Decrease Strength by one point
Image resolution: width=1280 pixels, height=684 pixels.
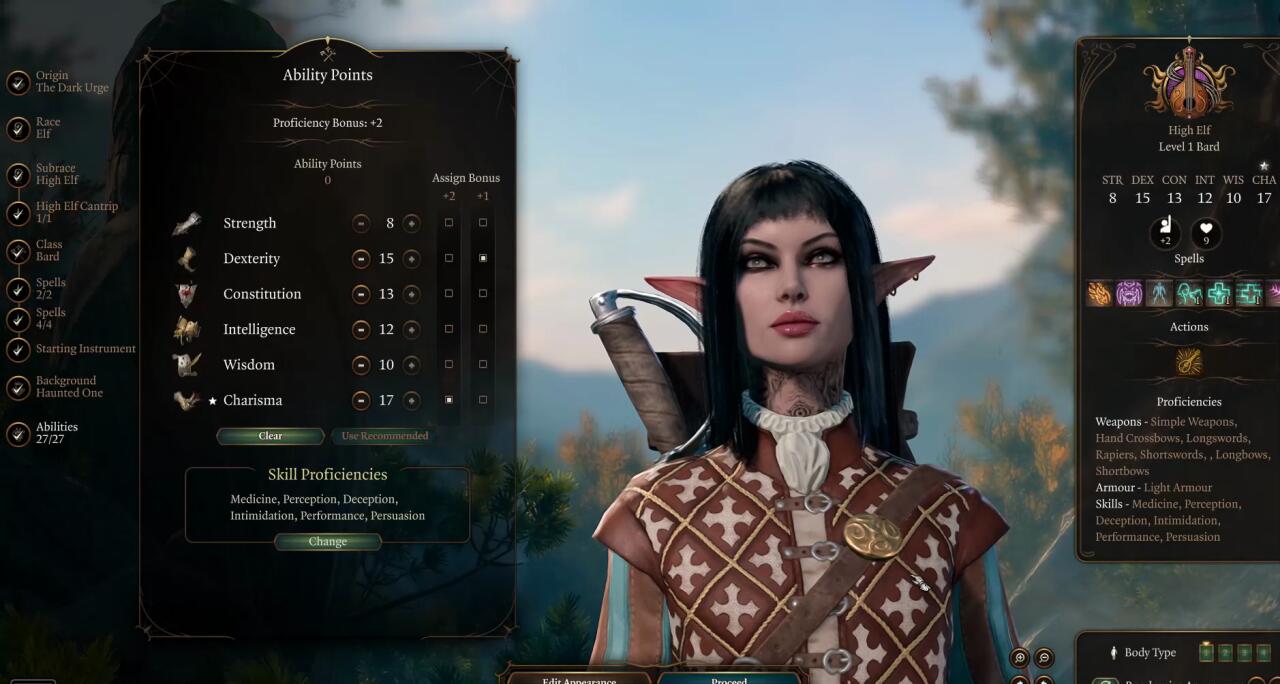point(361,223)
